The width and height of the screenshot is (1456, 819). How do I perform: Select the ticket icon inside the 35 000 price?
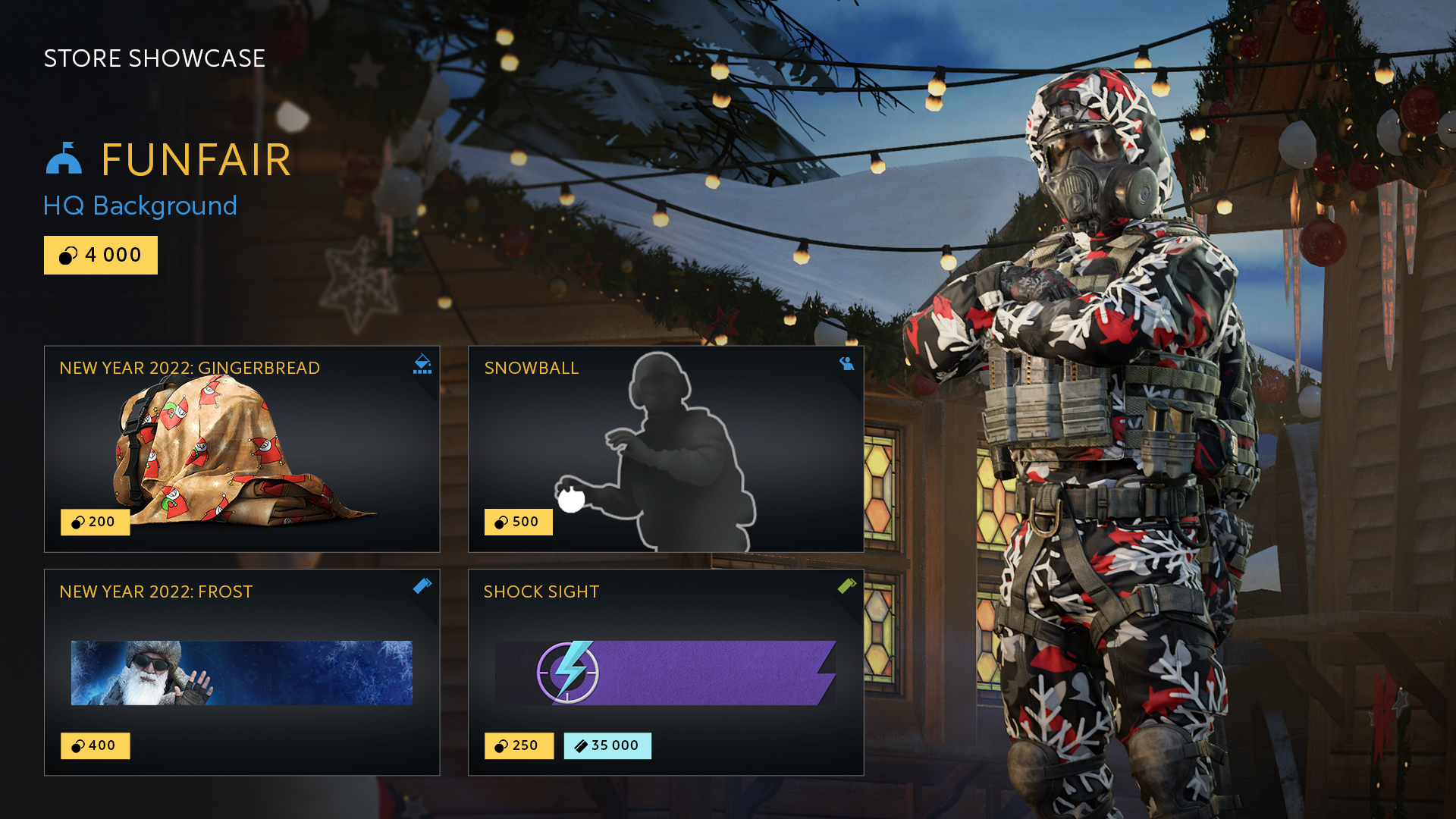pyautogui.click(x=580, y=746)
